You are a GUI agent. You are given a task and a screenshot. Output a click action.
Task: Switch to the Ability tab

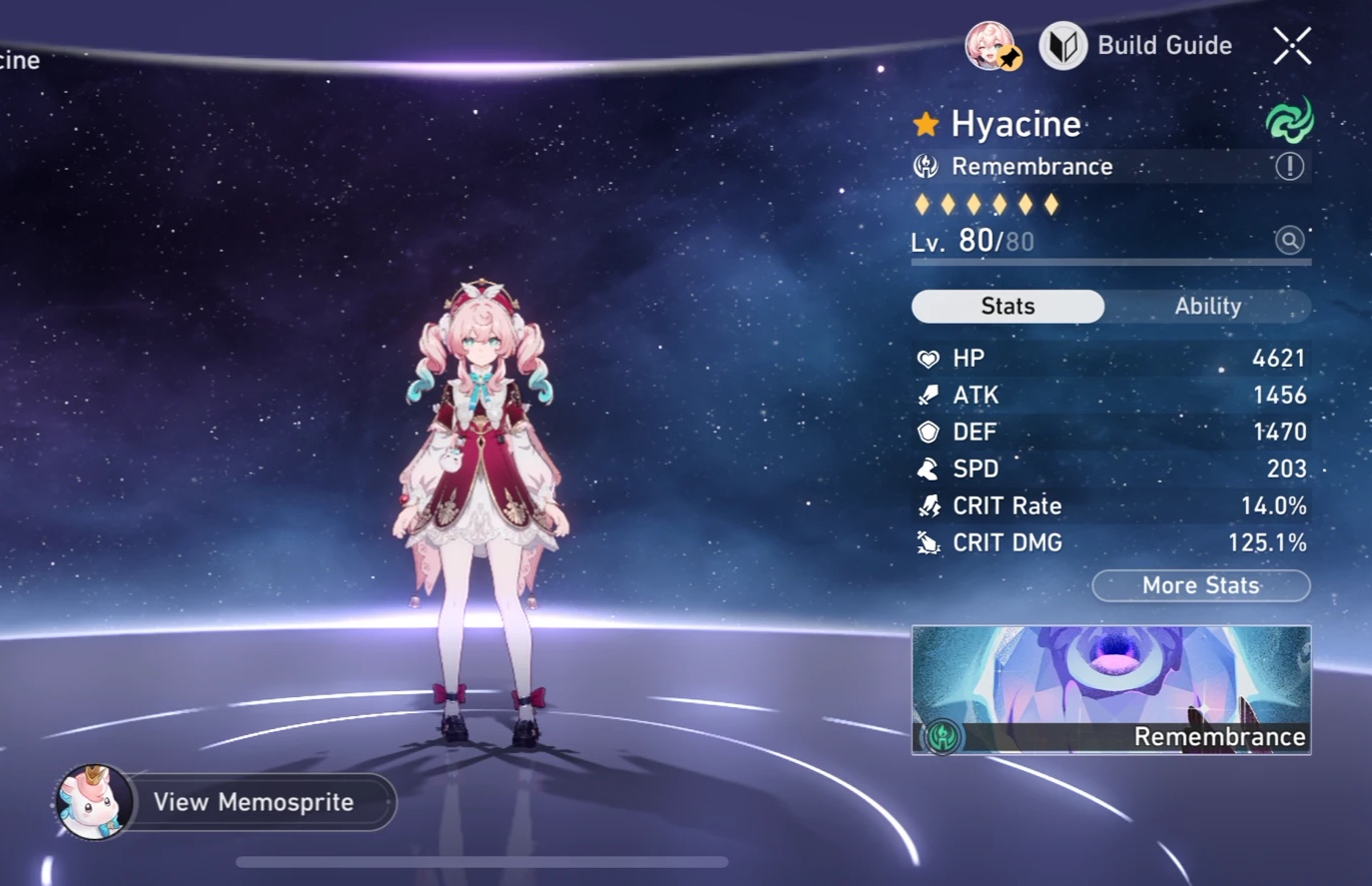click(x=1207, y=306)
